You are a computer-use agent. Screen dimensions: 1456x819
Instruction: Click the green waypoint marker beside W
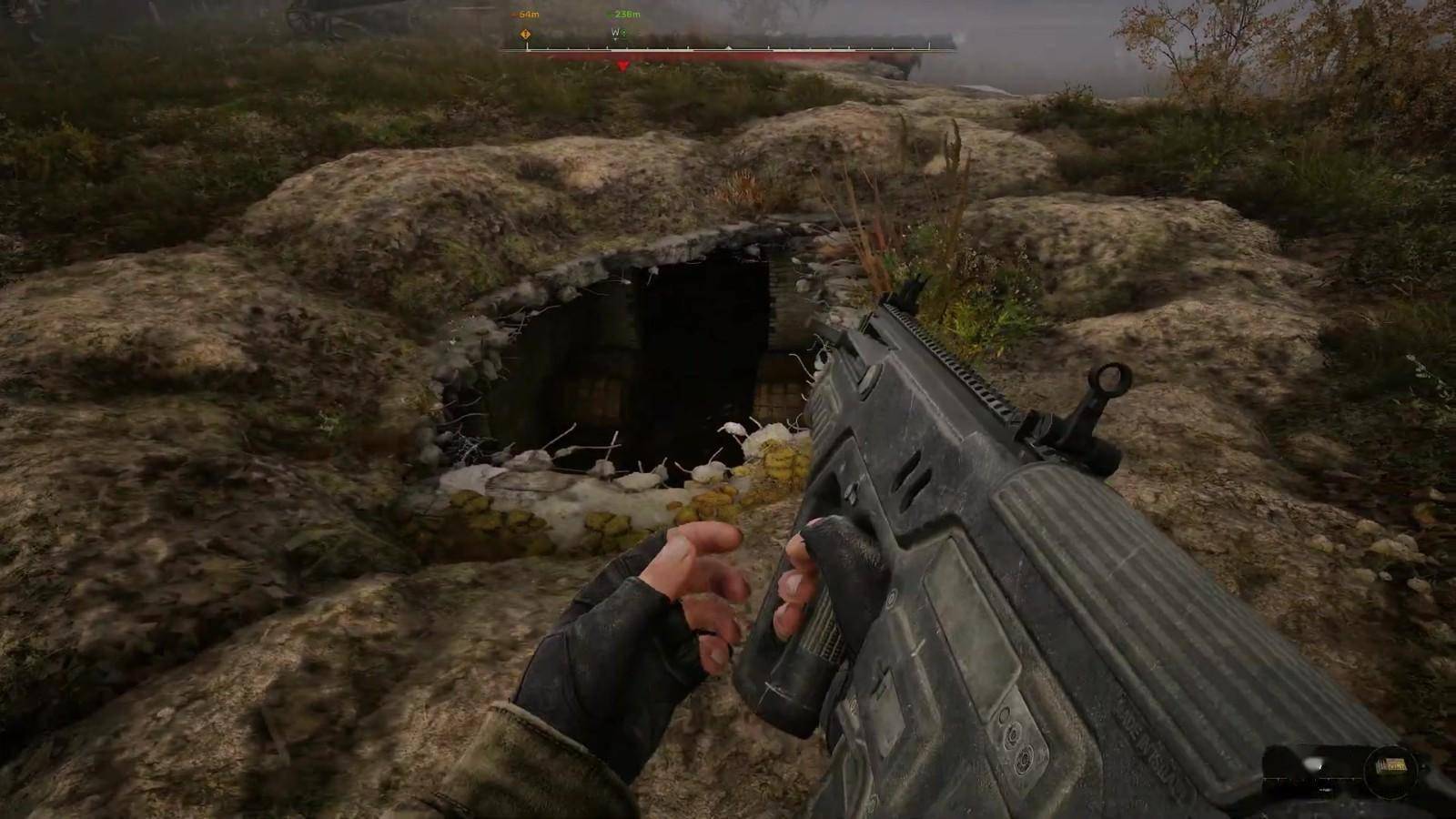[623, 33]
